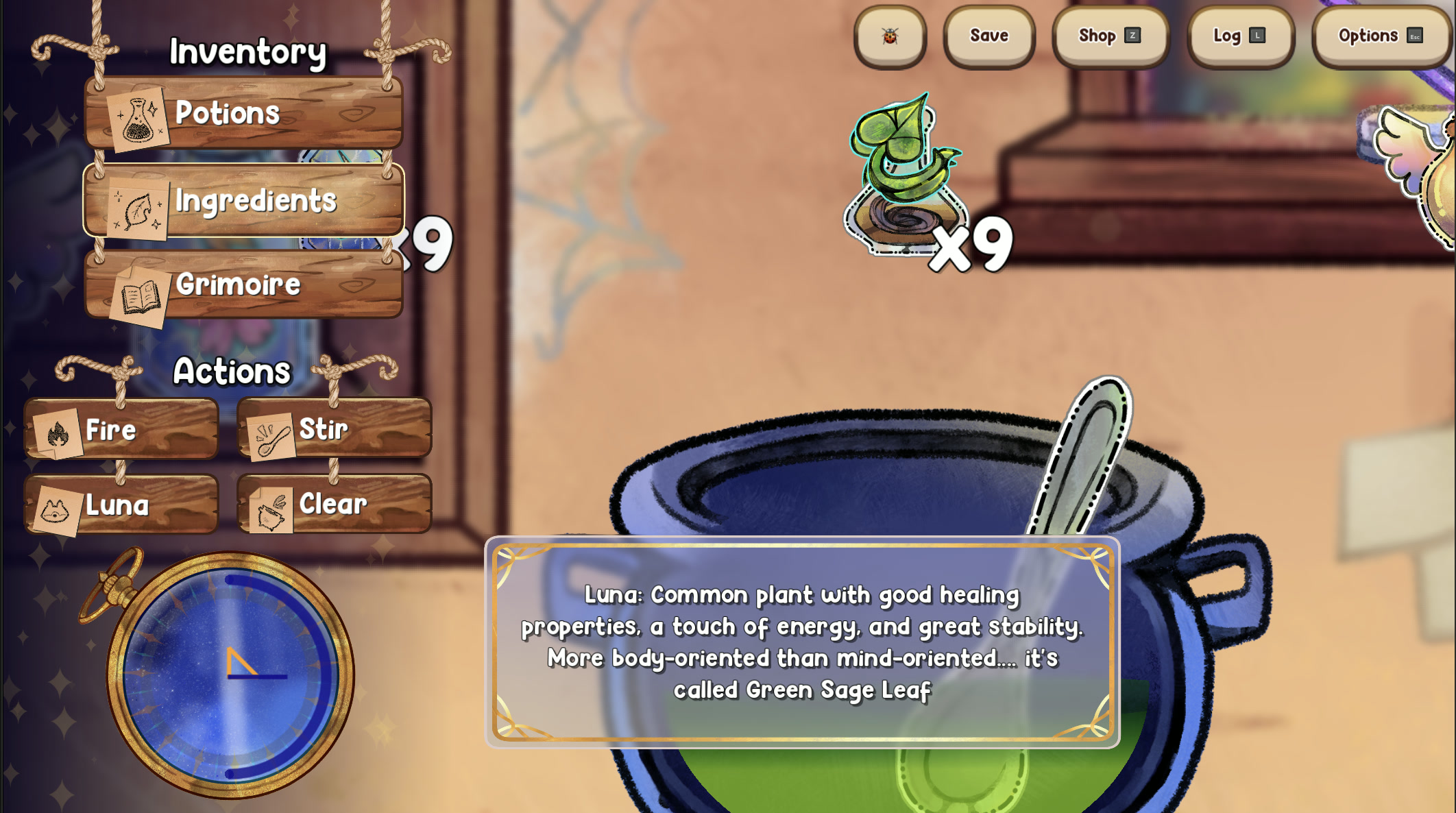Advance Luna's dialogue box
The height and width of the screenshot is (813, 1456).
pos(802,642)
